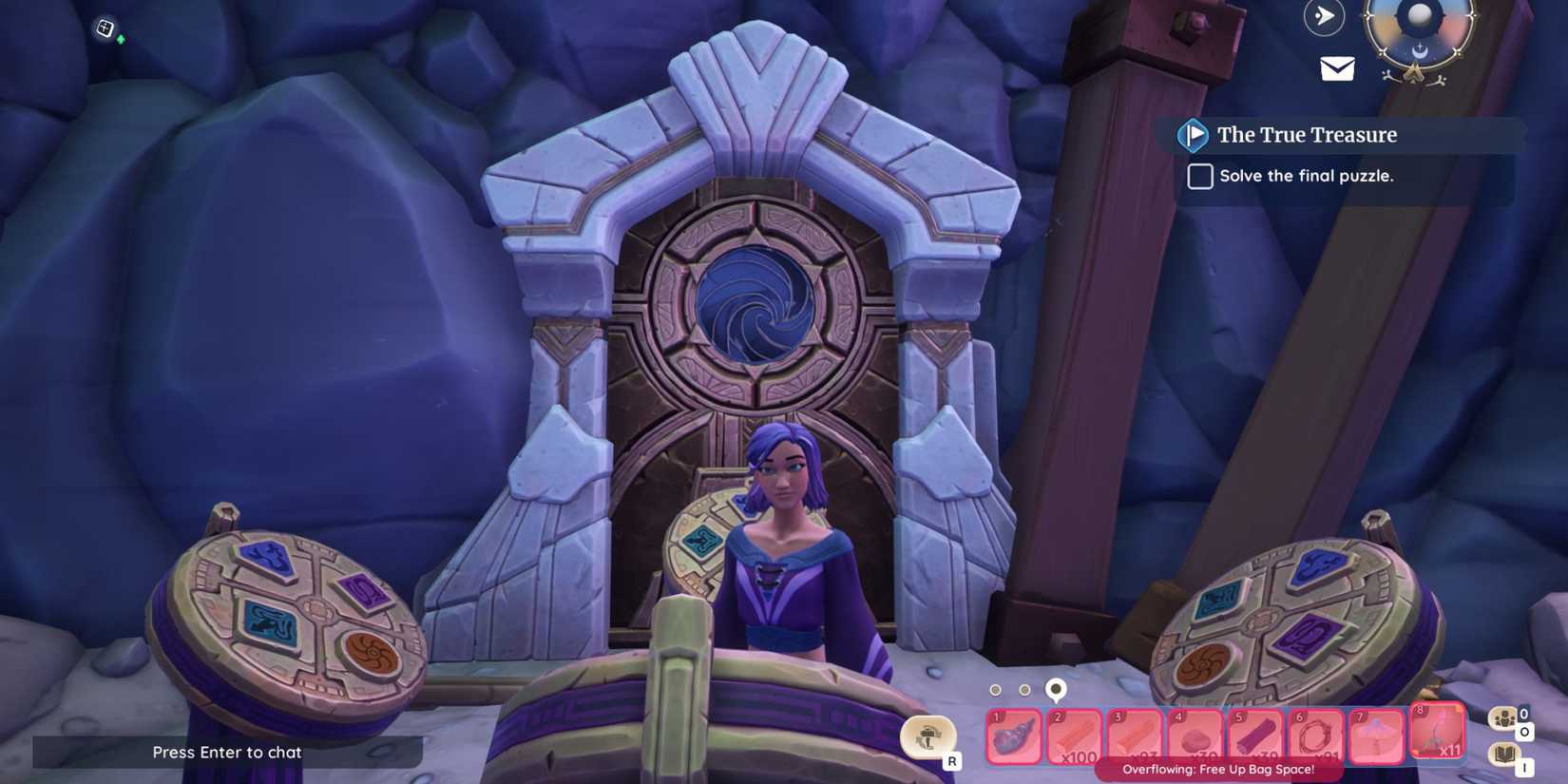Select the moon symbol inside the compass dial

coord(1421,49)
